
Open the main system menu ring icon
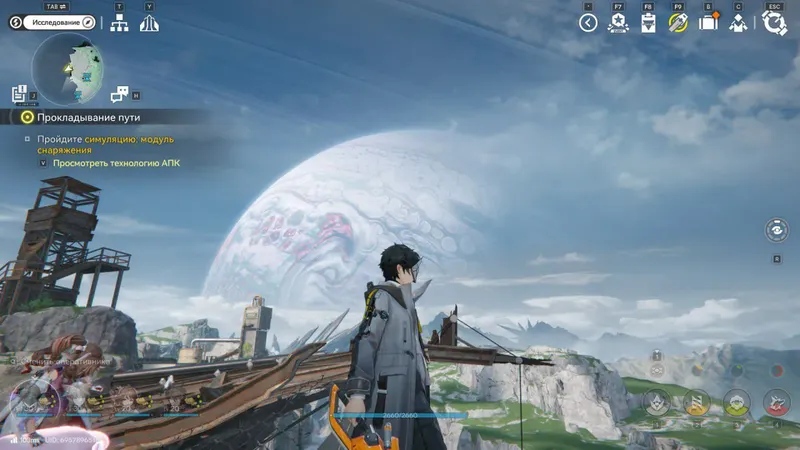pyautogui.click(x=774, y=22)
